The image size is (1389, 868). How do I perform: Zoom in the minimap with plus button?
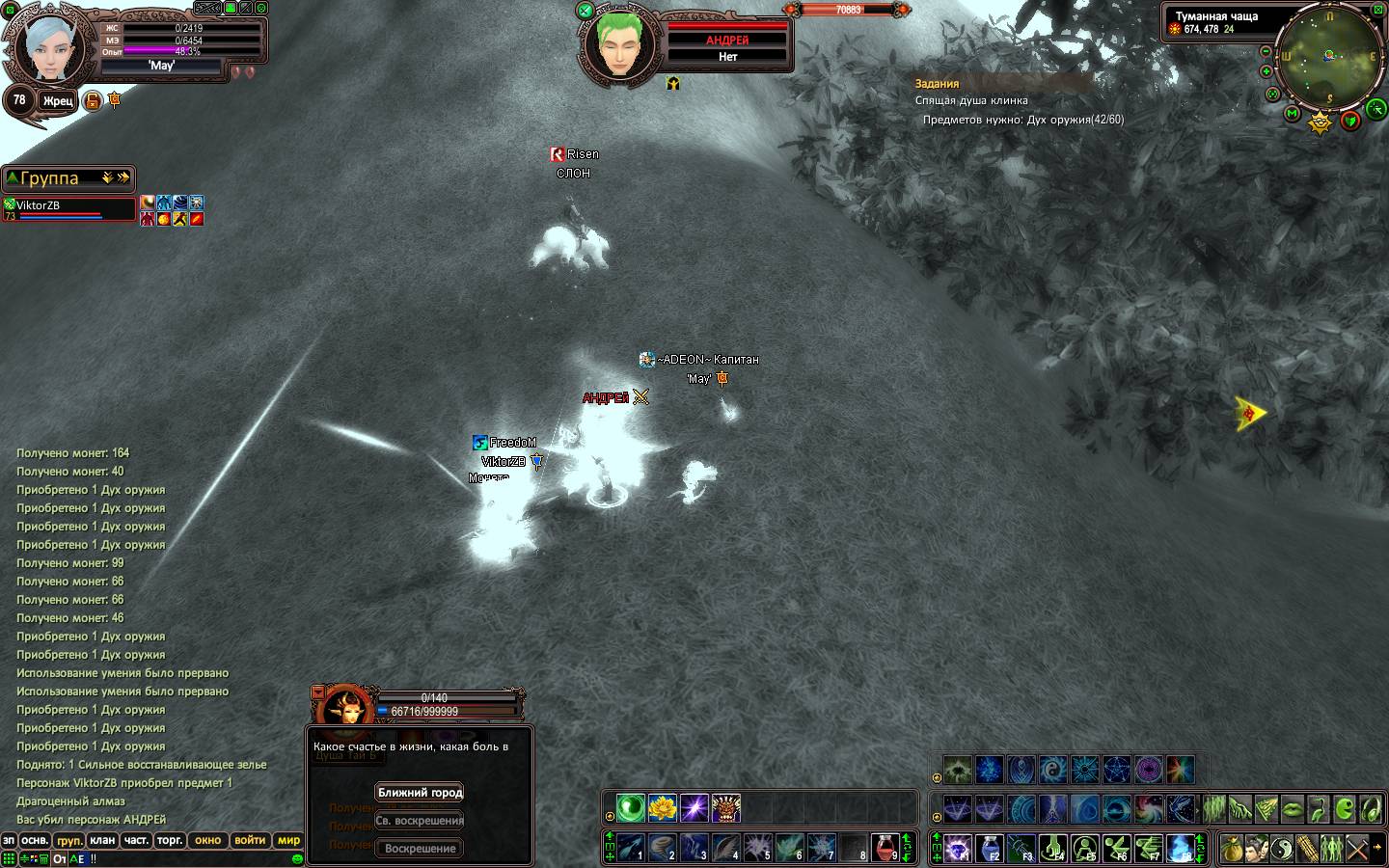(1266, 71)
